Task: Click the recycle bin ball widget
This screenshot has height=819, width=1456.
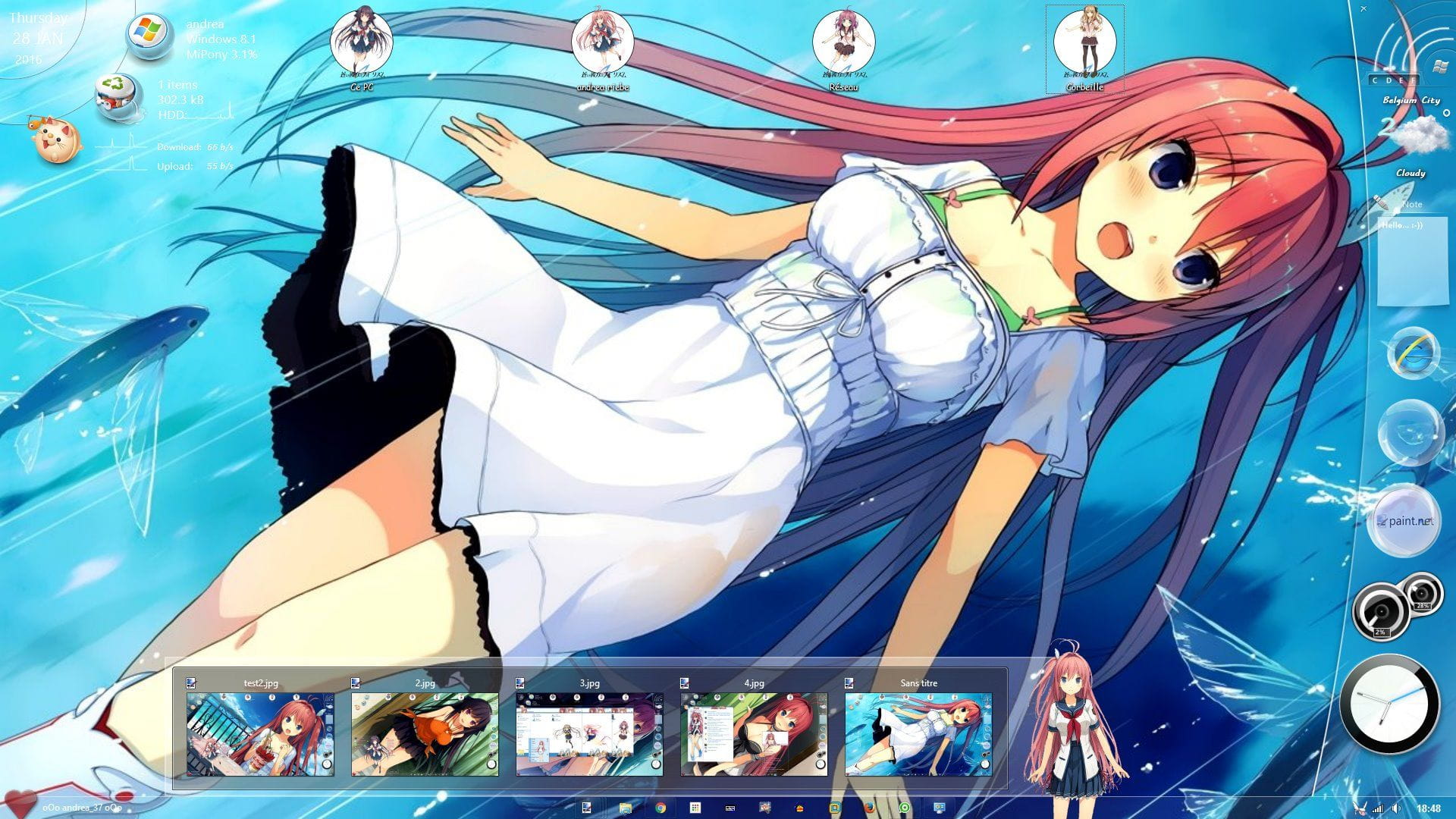Action: (x=115, y=95)
